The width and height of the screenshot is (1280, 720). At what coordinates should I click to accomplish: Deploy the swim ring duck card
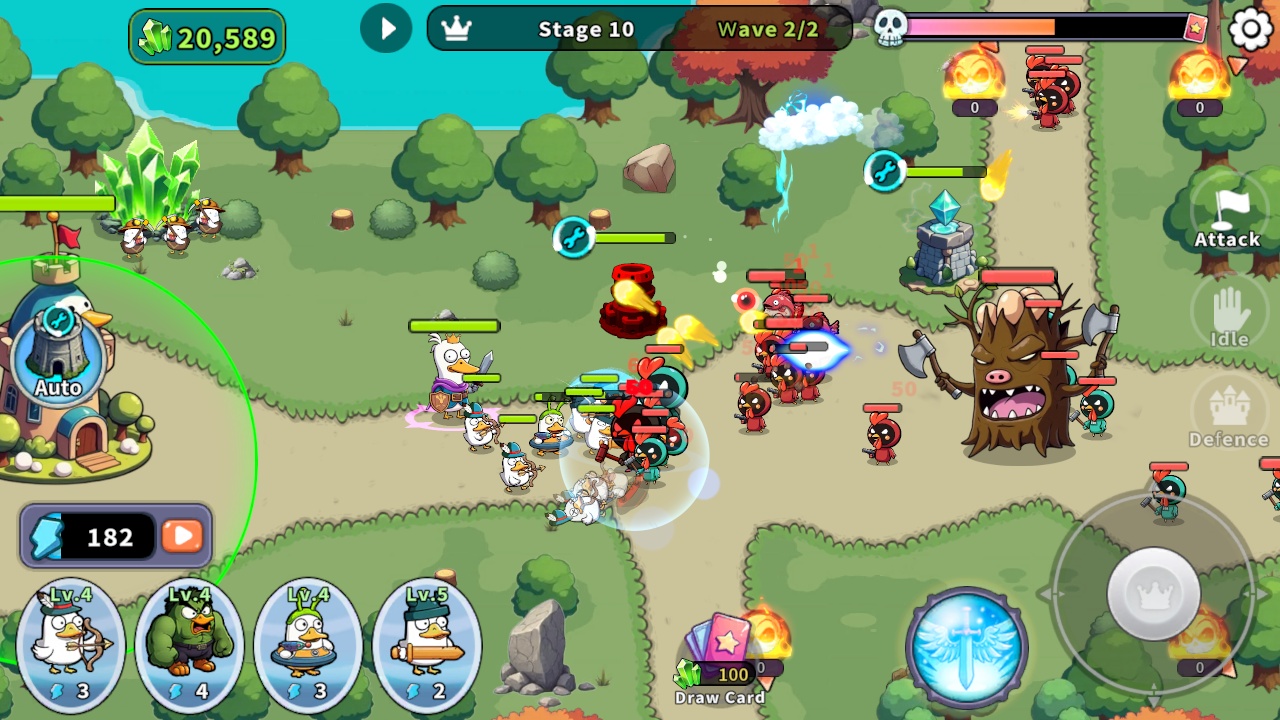tap(308, 644)
